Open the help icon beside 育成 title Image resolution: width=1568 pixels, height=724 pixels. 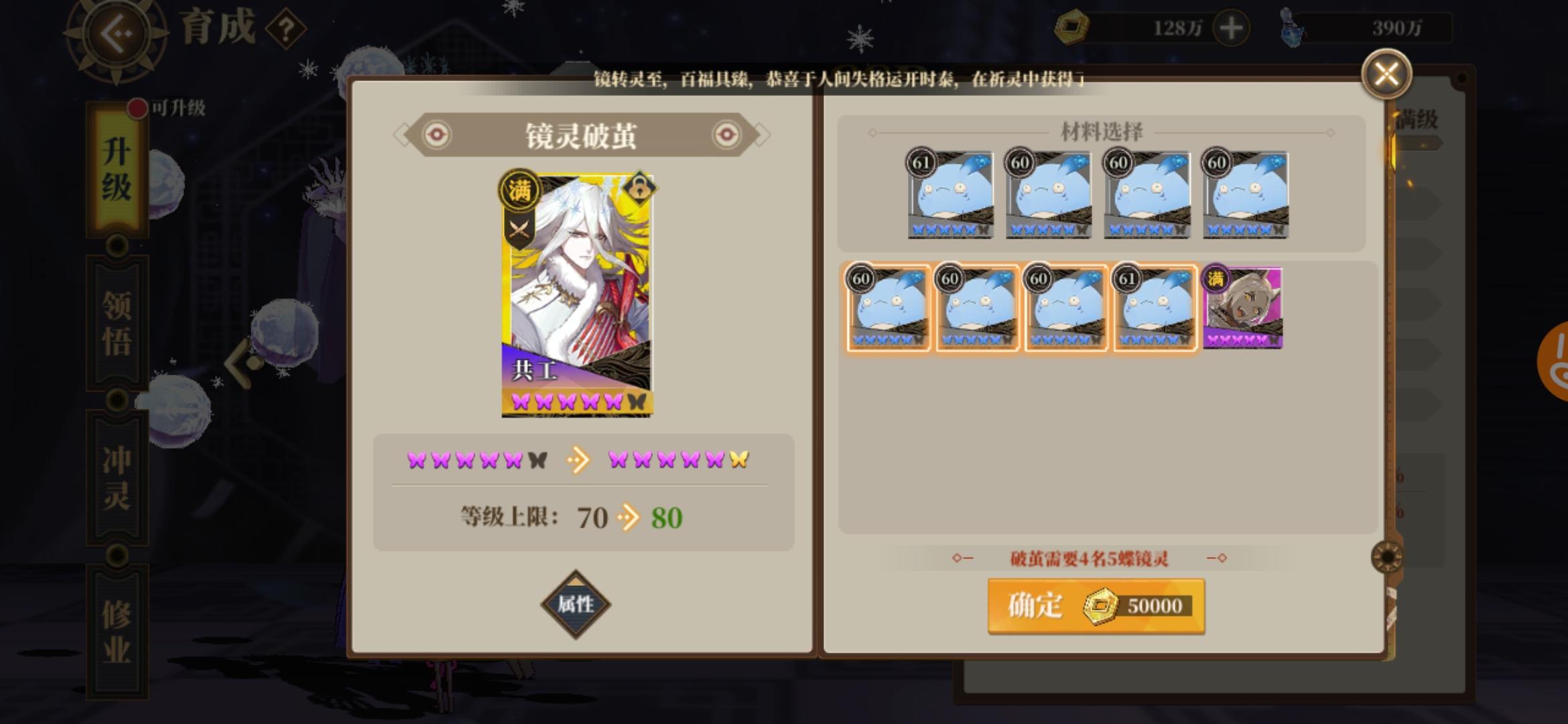[286, 27]
